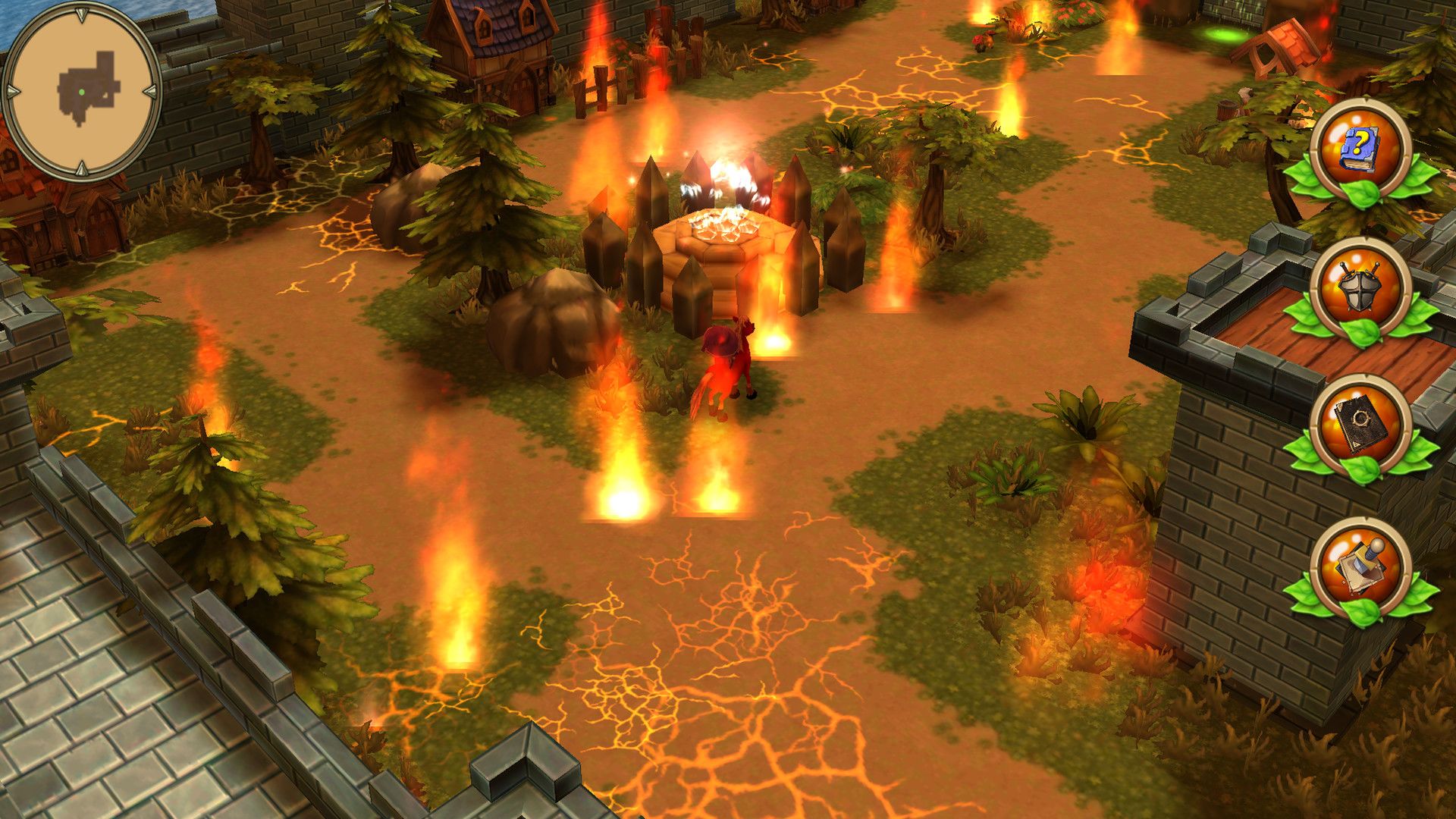1456x819 pixels.
Task: Open the circular minimap
Action: 82,91
